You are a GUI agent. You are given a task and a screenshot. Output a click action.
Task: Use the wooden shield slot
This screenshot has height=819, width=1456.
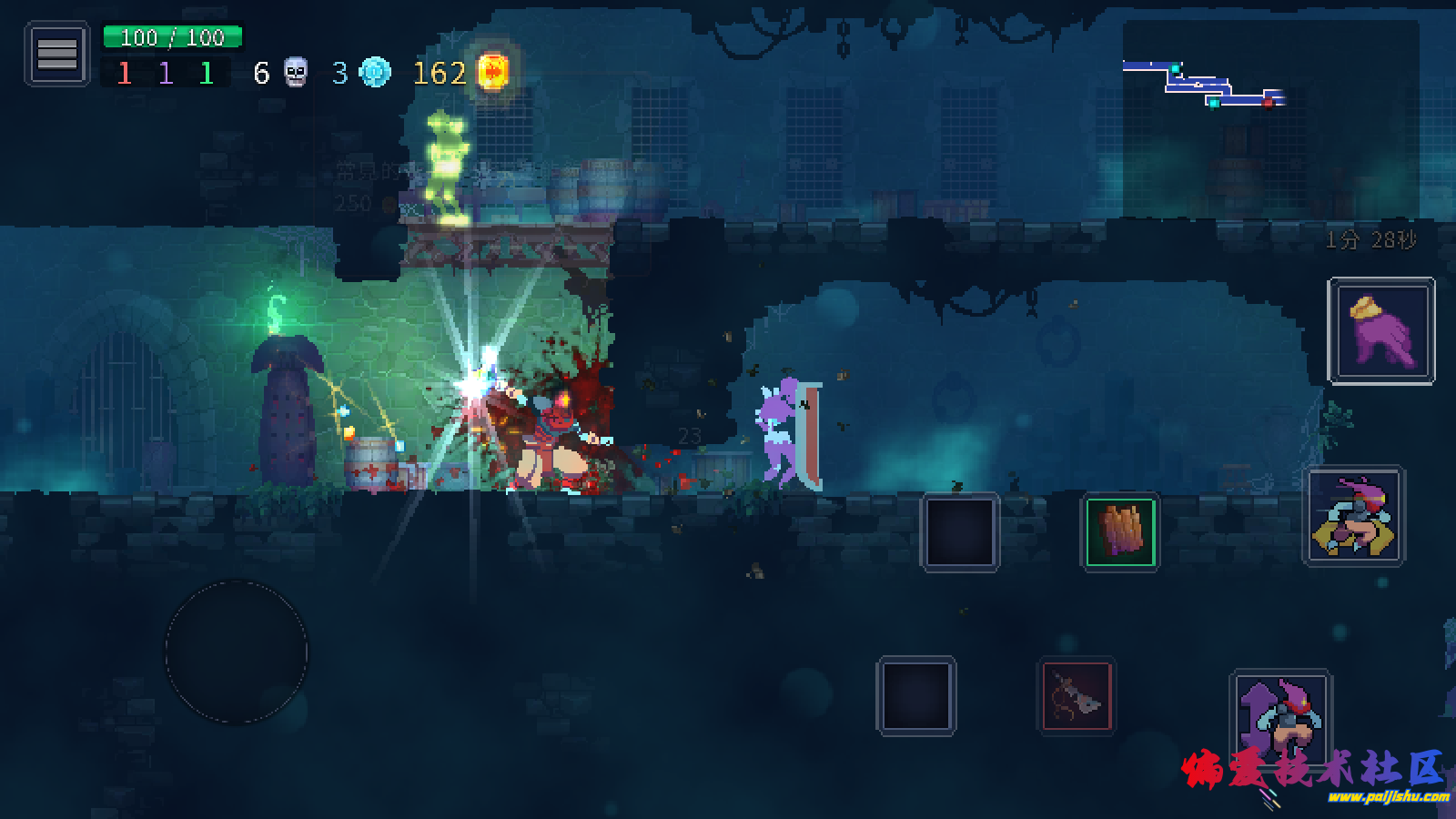pos(1120,531)
